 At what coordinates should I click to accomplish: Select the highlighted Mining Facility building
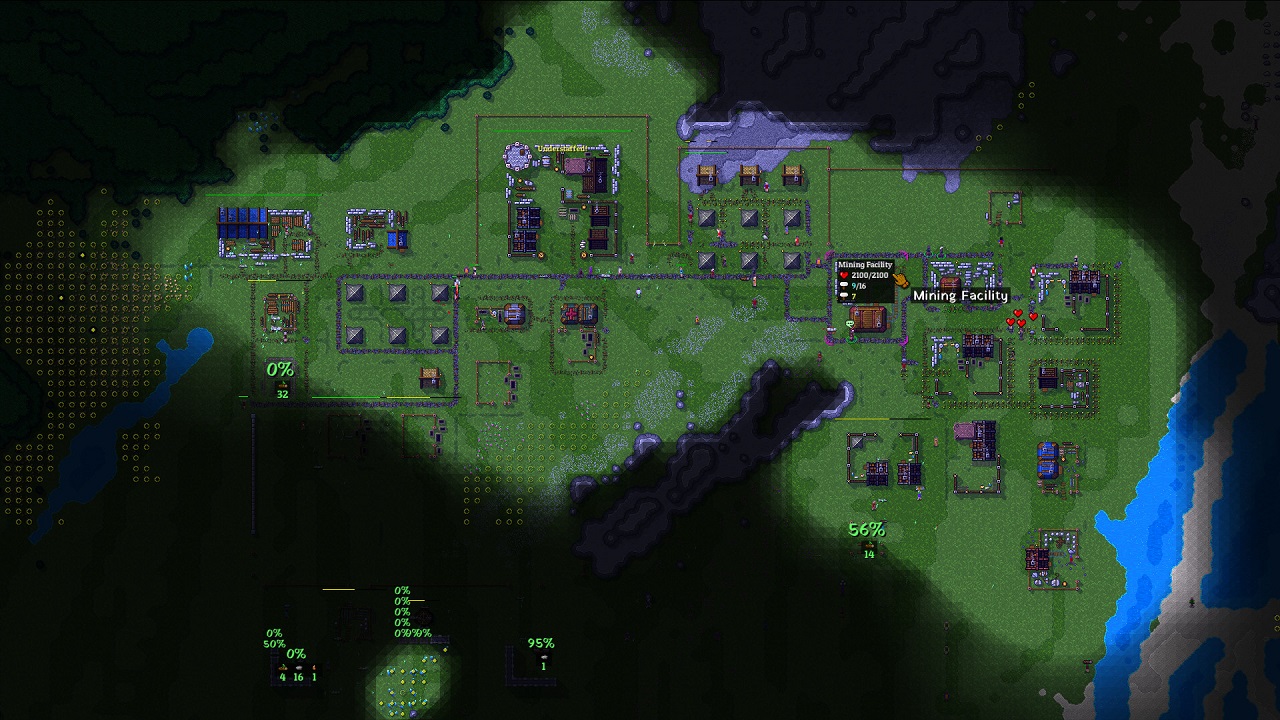(x=867, y=319)
